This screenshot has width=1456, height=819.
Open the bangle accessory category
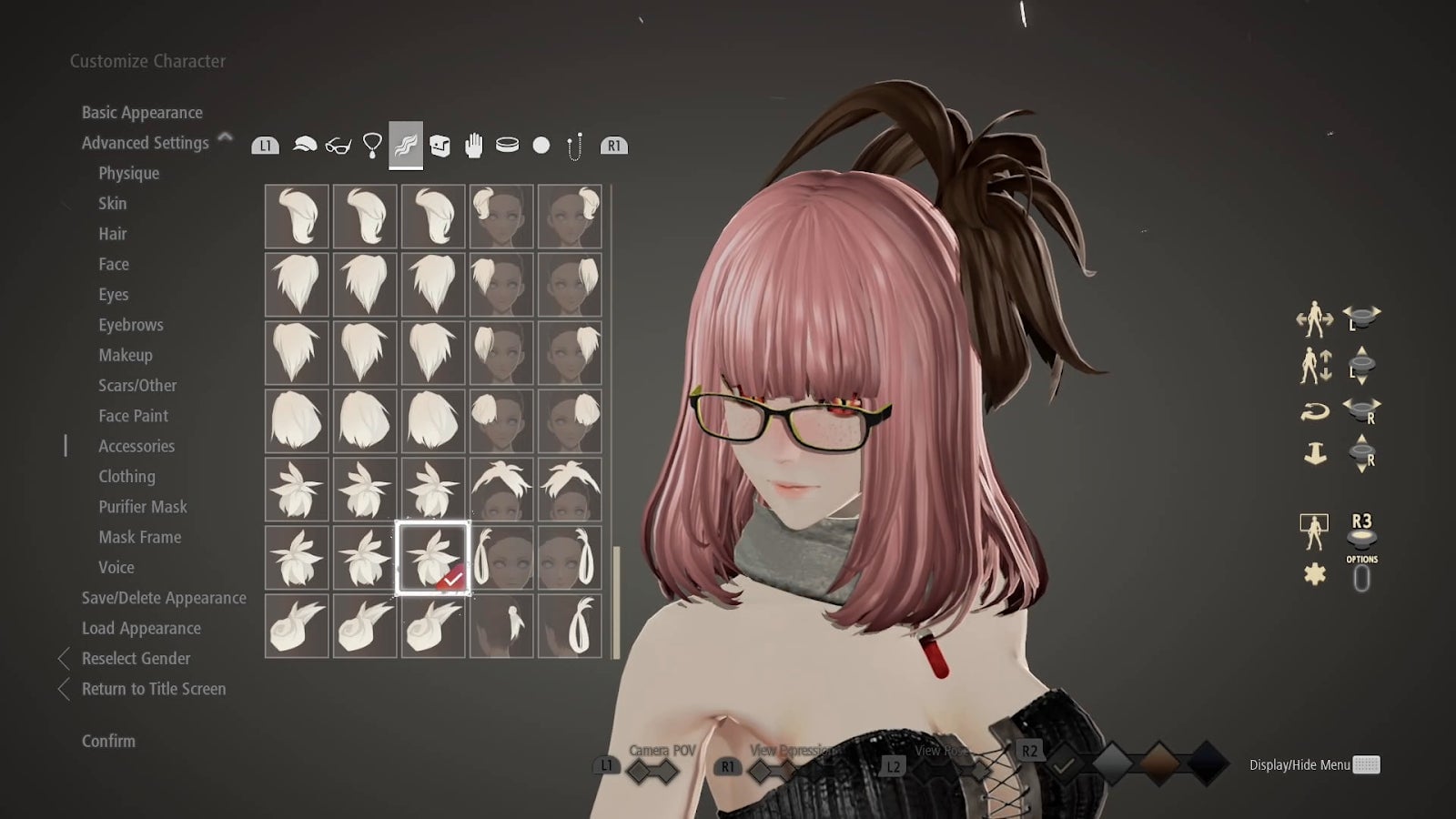[x=508, y=143]
